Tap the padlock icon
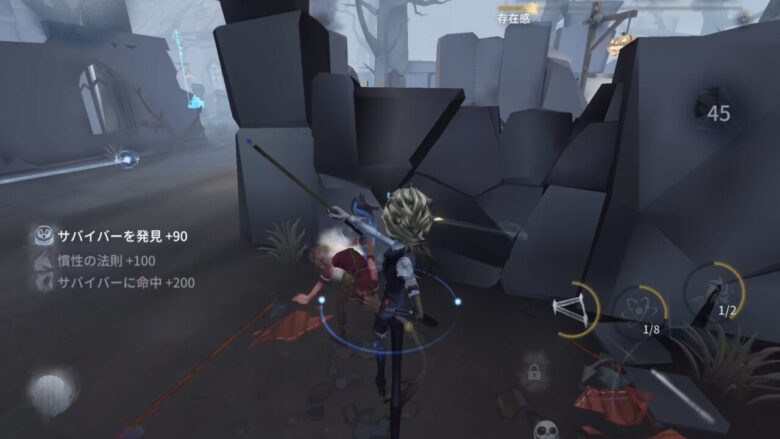This screenshot has height=439, width=780. pos(534,373)
